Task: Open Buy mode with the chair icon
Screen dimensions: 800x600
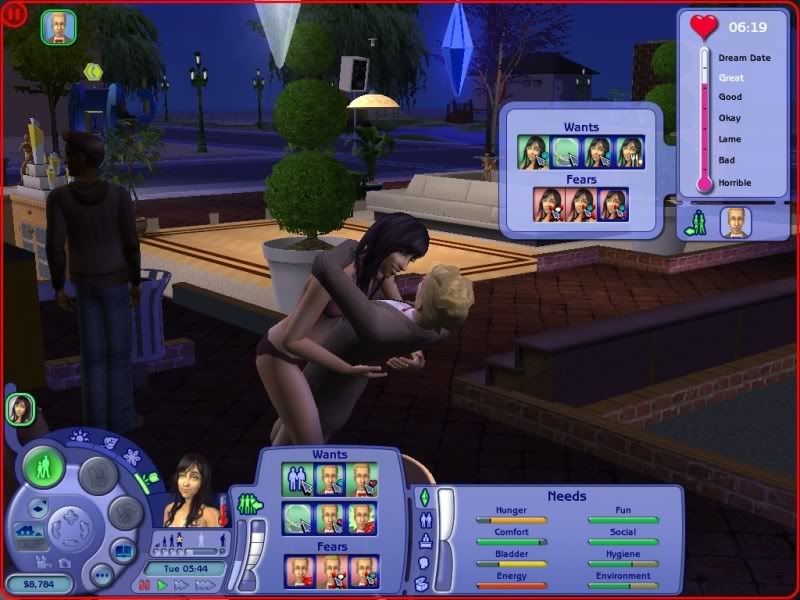Action: [x=98, y=474]
